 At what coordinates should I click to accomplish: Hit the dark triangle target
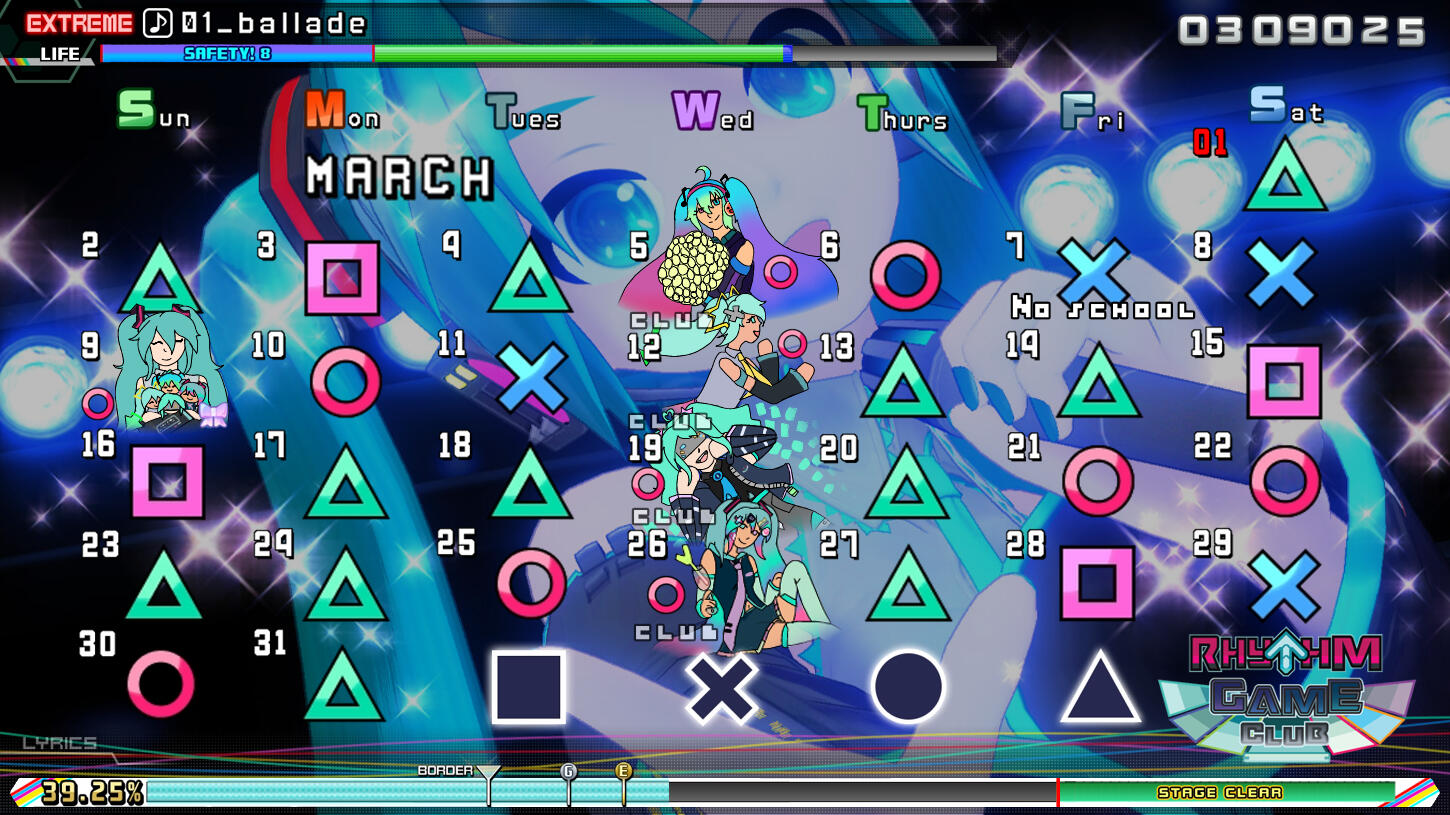(1100, 688)
